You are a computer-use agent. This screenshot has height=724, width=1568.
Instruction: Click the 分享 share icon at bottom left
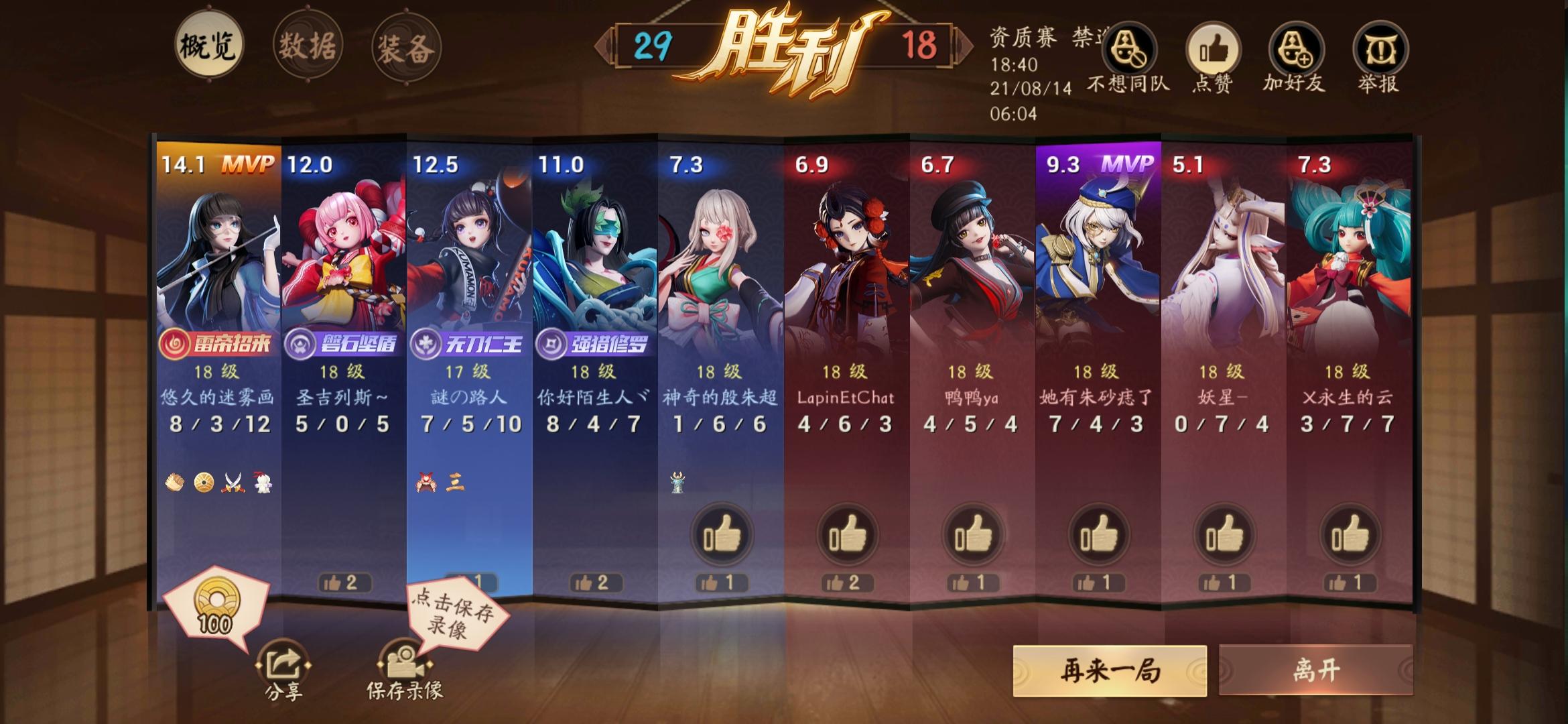point(282,665)
